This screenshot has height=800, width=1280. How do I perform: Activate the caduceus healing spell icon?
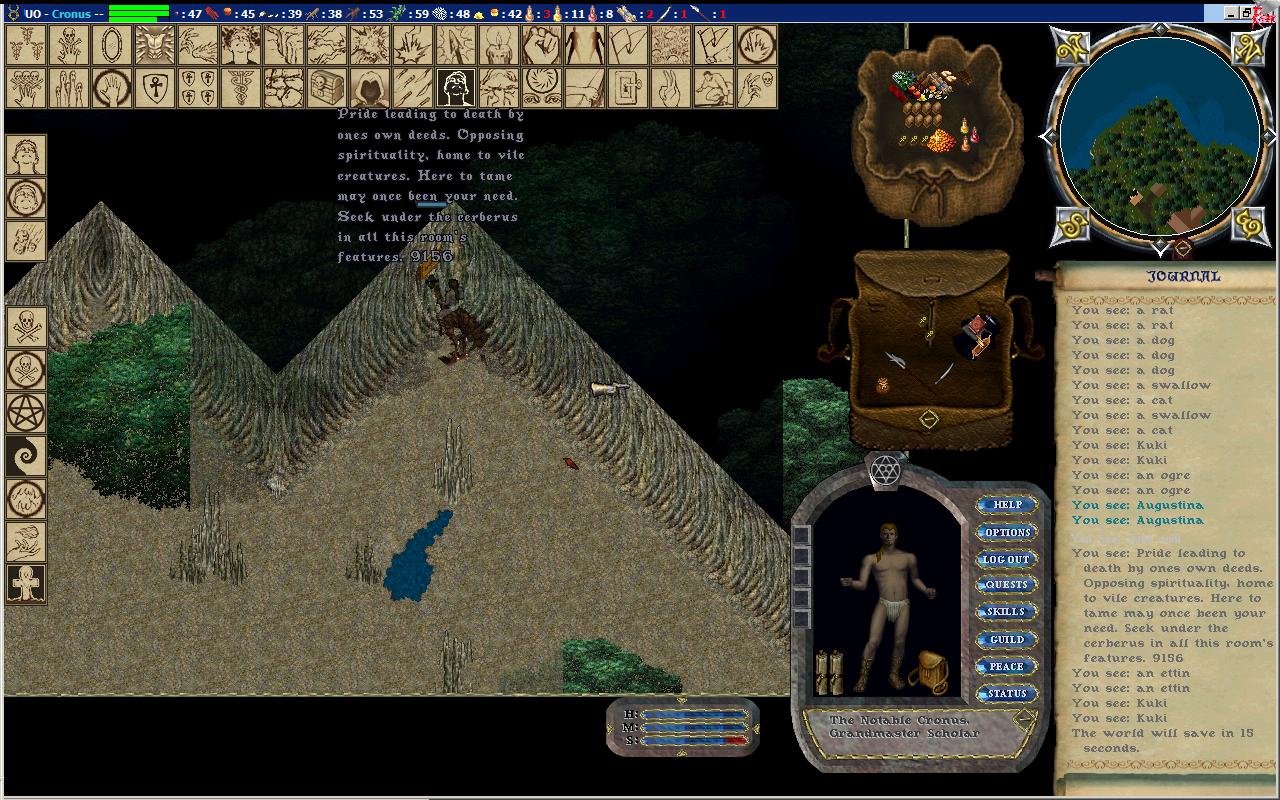click(x=241, y=88)
